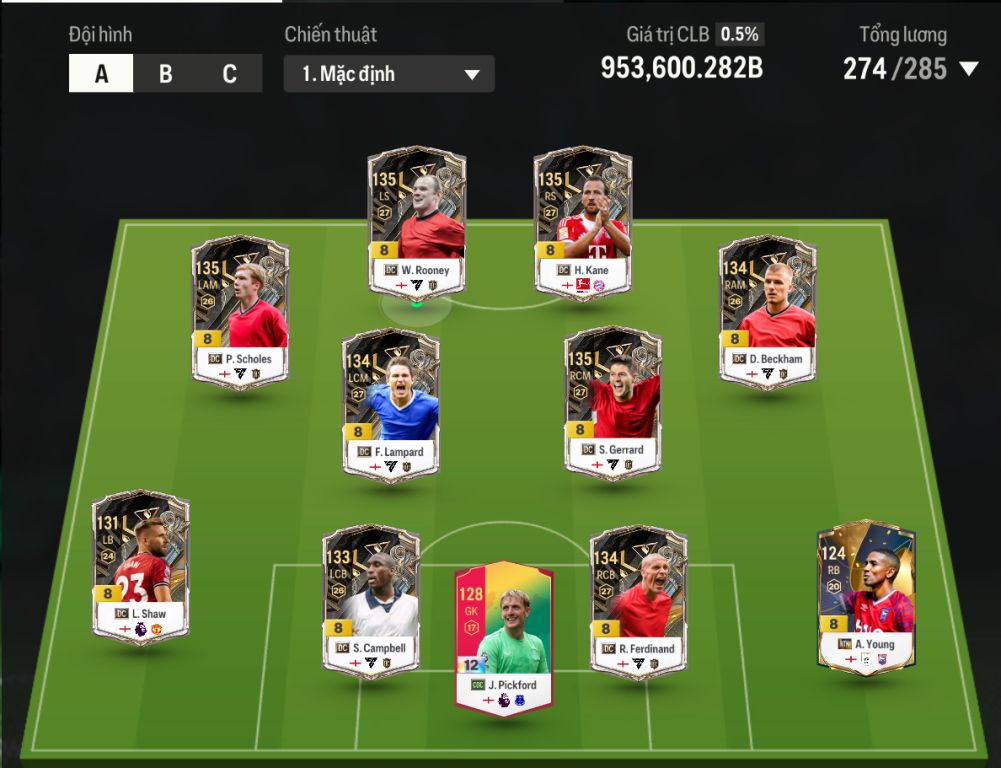Switch to squad tab C

[229, 74]
